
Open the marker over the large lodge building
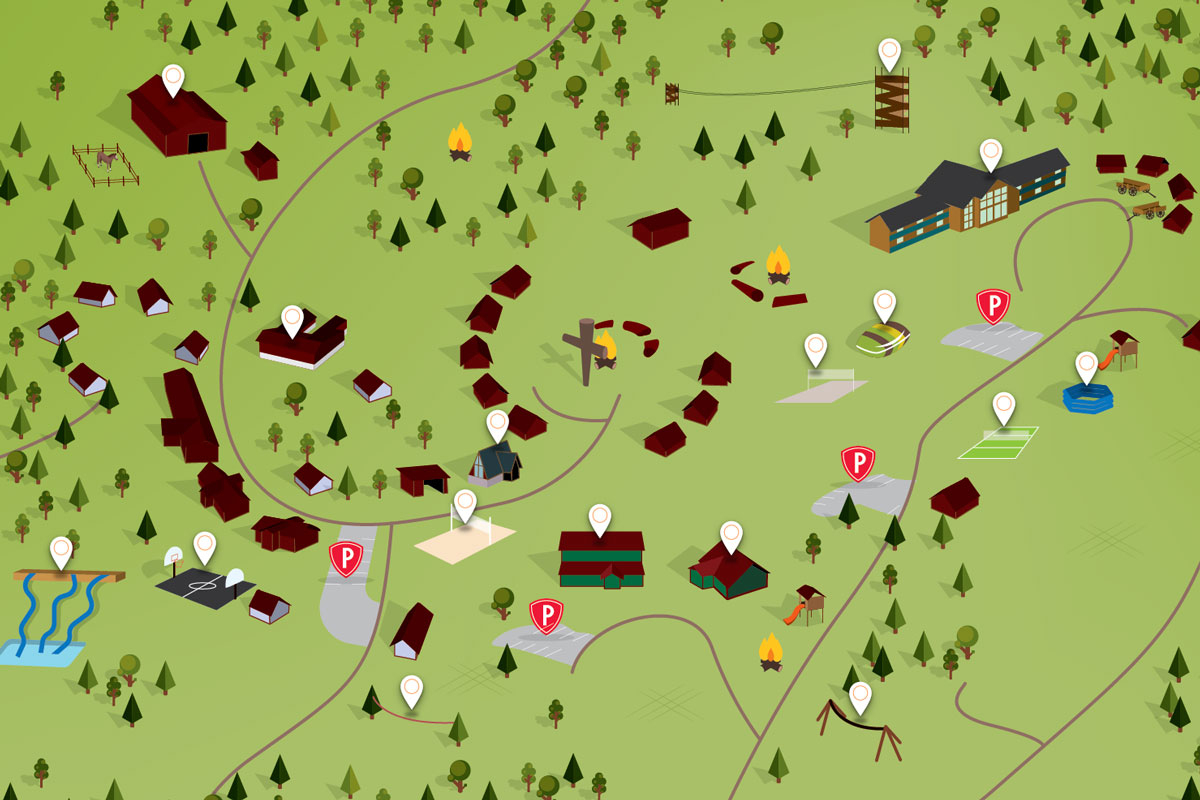pos(990,153)
